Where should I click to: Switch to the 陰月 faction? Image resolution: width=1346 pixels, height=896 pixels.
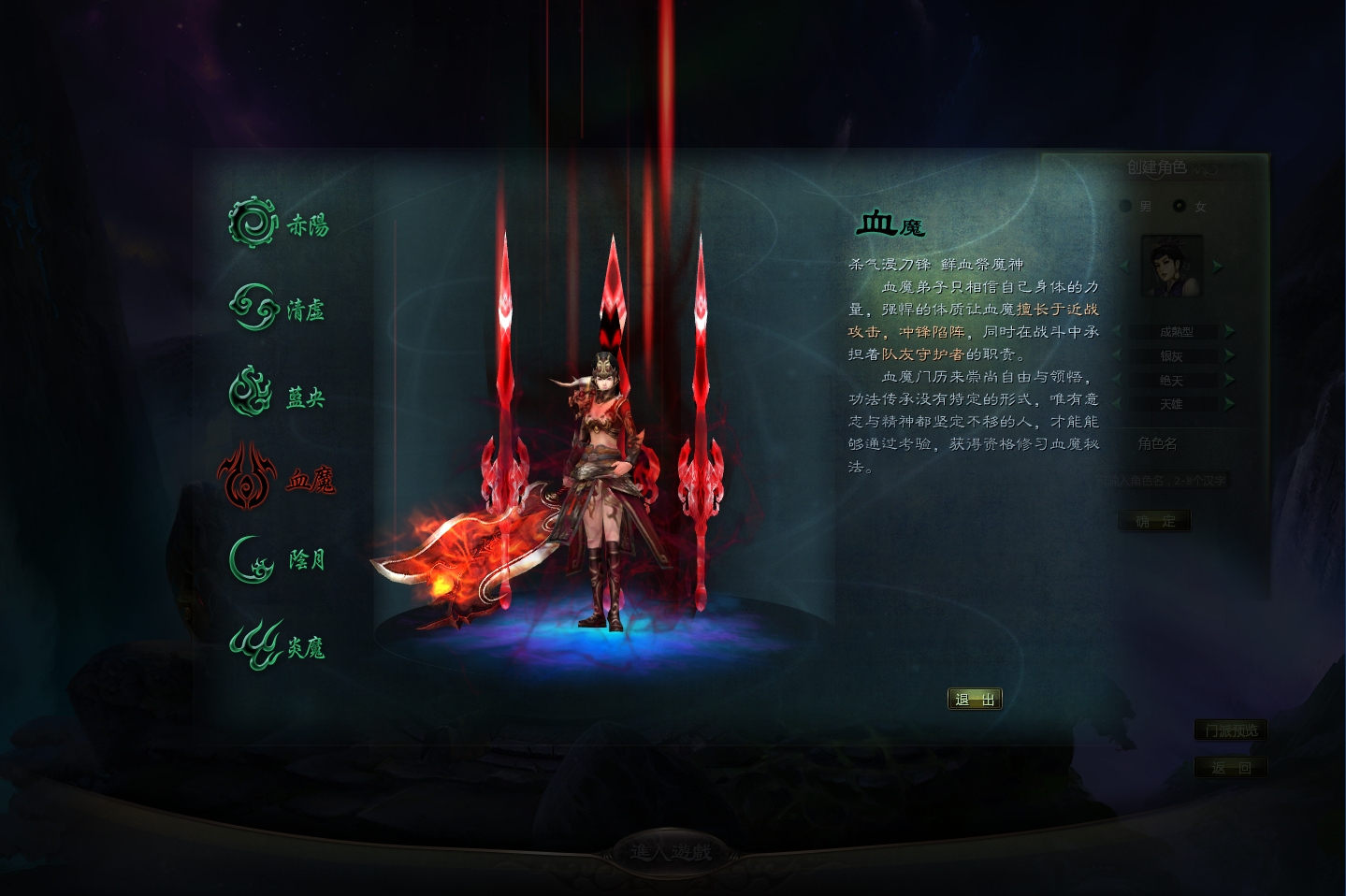(278, 560)
